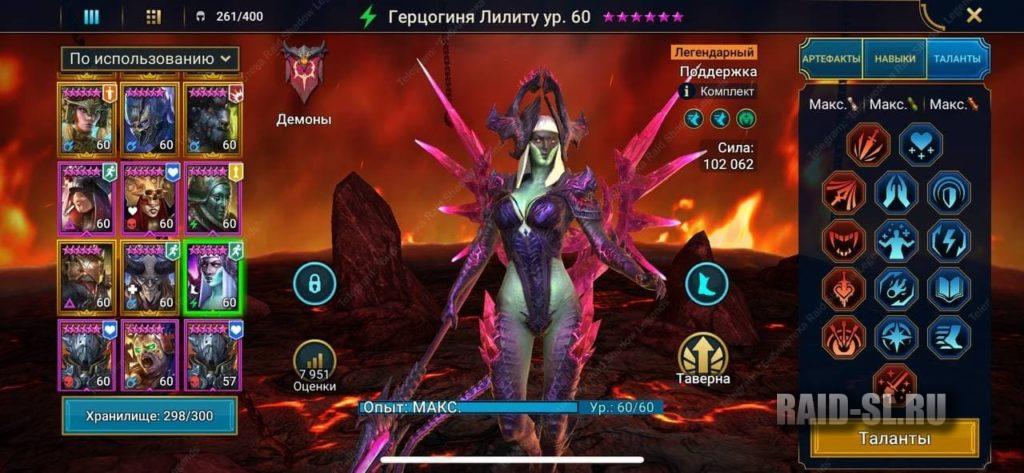Switch to the three-column list view
Screen dimensions: 1024x473
pyautogui.click(x=91, y=16)
